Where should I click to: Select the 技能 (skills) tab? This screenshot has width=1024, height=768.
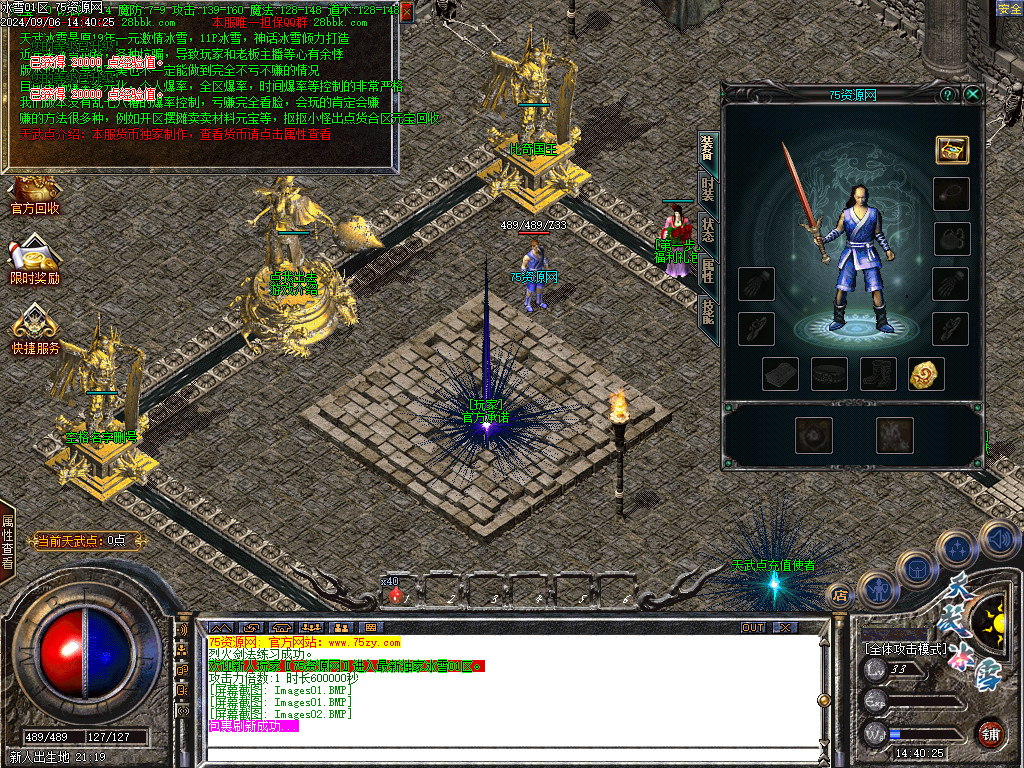(708, 314)
